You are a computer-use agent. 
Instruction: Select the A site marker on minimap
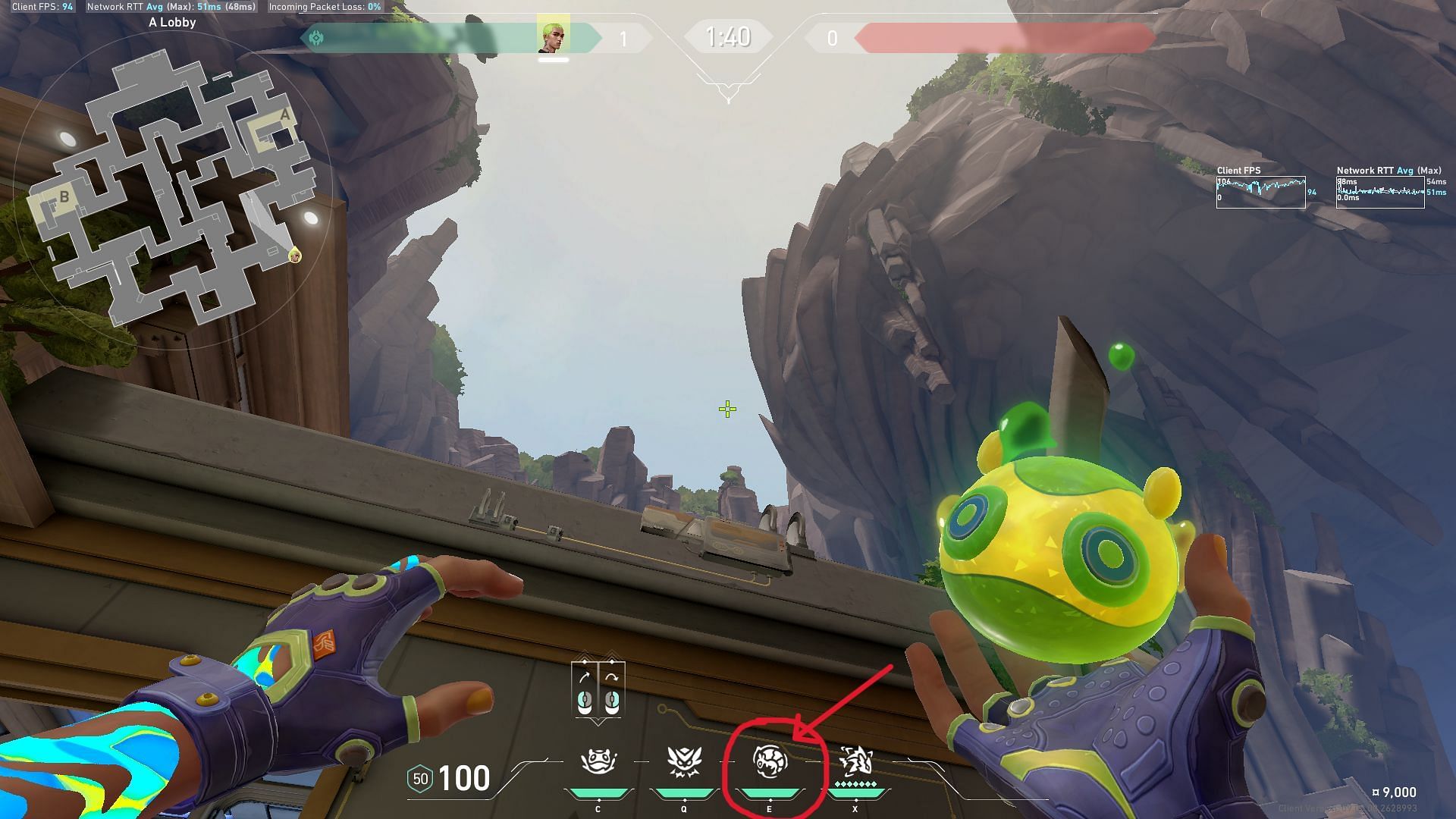(284, 116)
